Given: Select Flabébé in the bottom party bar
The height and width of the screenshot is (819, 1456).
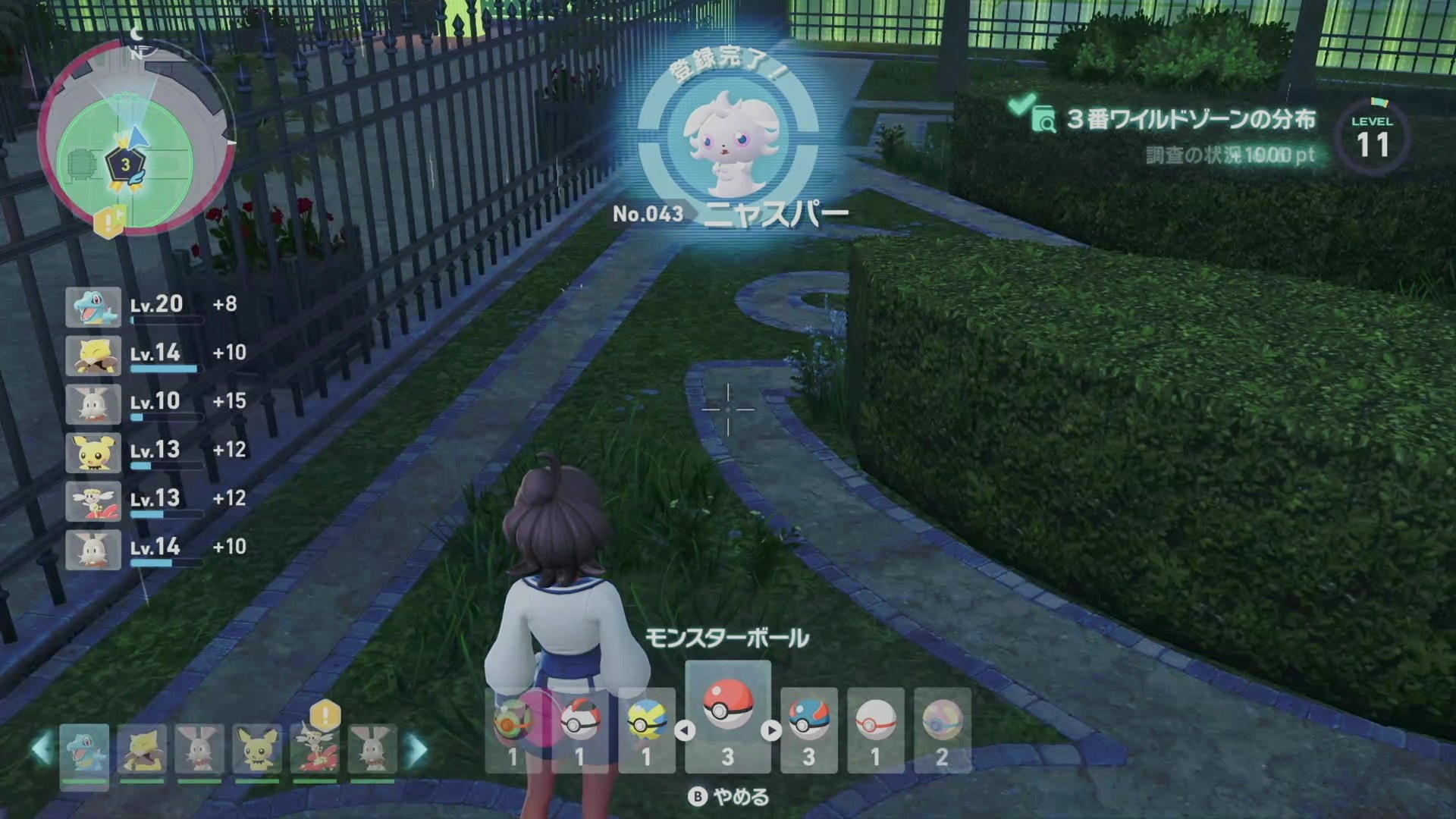Looking at the screenshot, I should [x=315, y=752].
